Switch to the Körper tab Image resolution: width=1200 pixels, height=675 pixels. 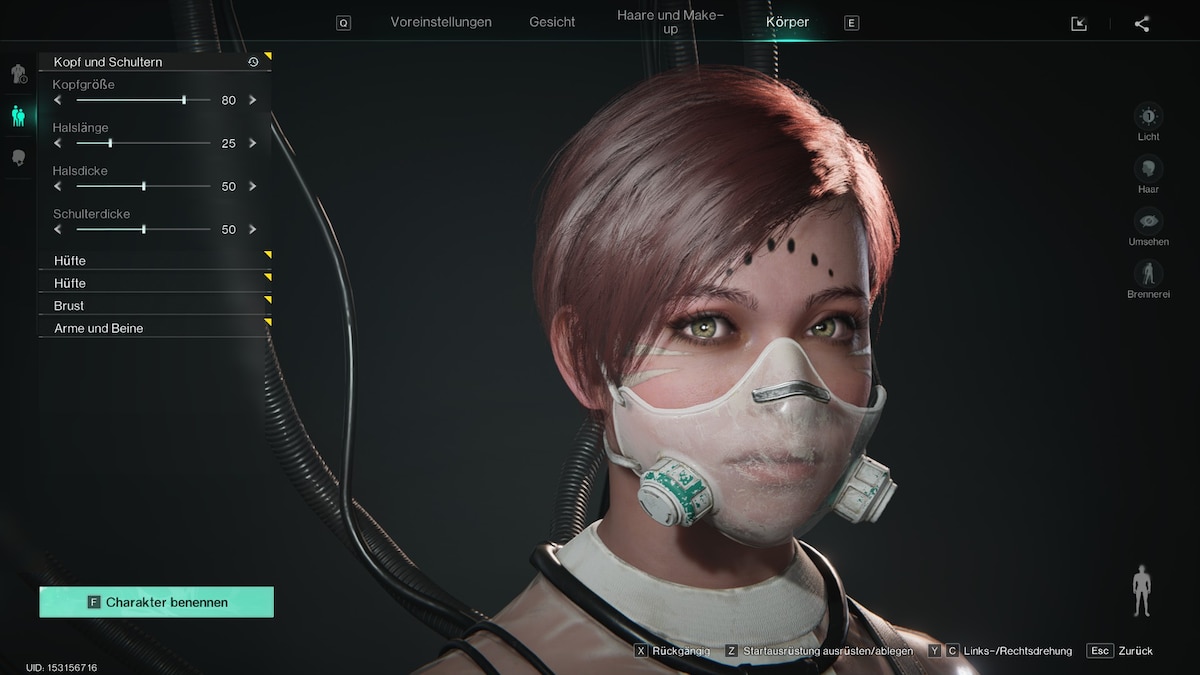click(x=787, y=22)
